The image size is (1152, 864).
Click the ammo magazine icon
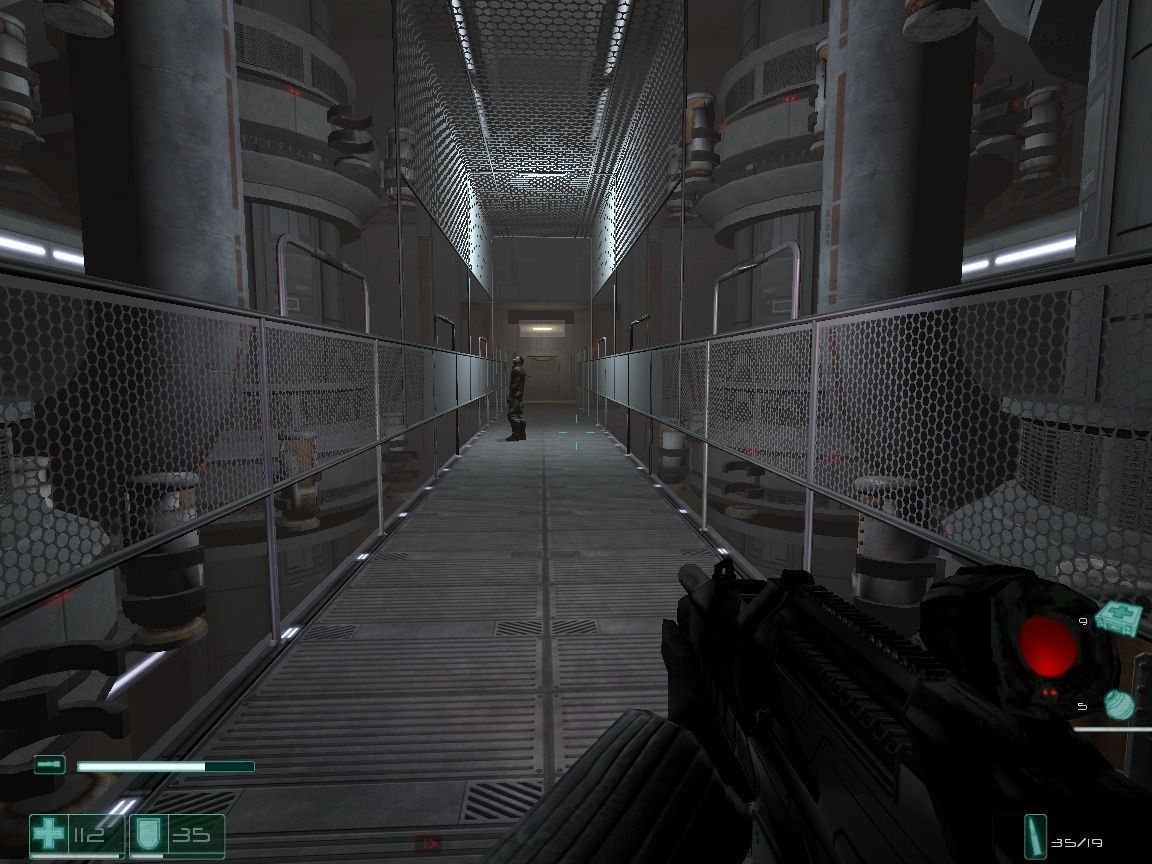(x=1036, y=835)
